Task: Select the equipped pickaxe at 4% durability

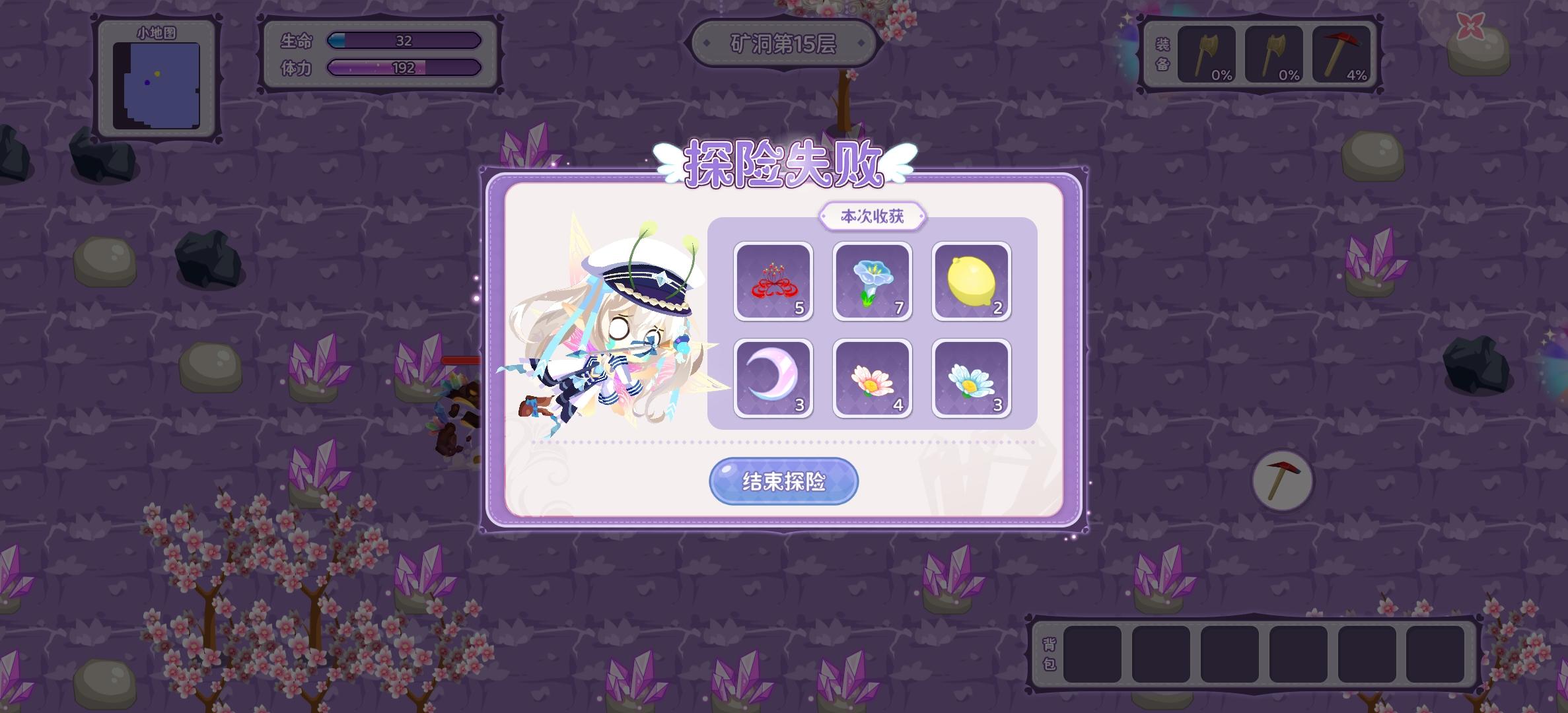Action: pos(1341,53)
